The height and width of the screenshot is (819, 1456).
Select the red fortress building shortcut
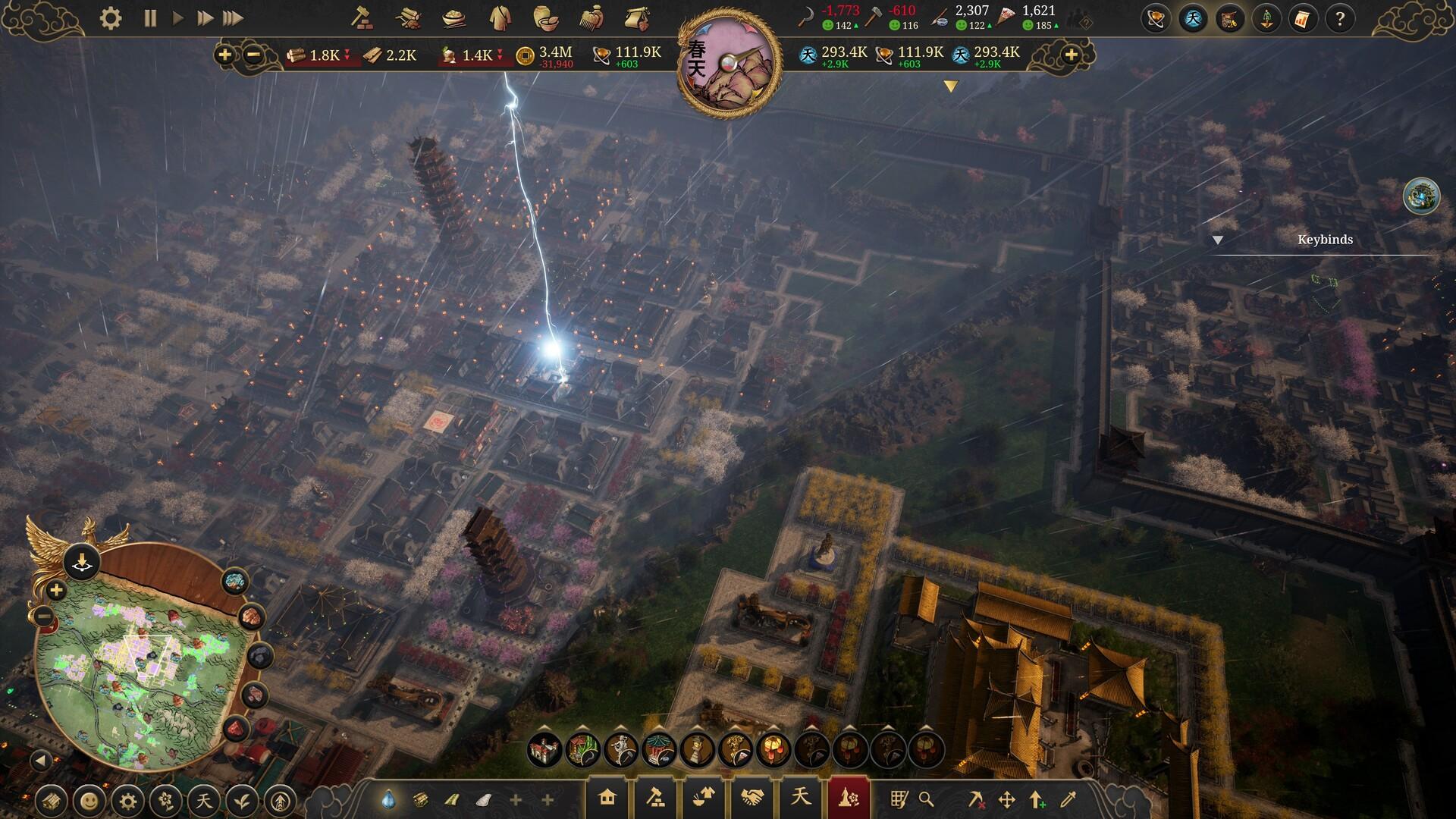point(544,750)
